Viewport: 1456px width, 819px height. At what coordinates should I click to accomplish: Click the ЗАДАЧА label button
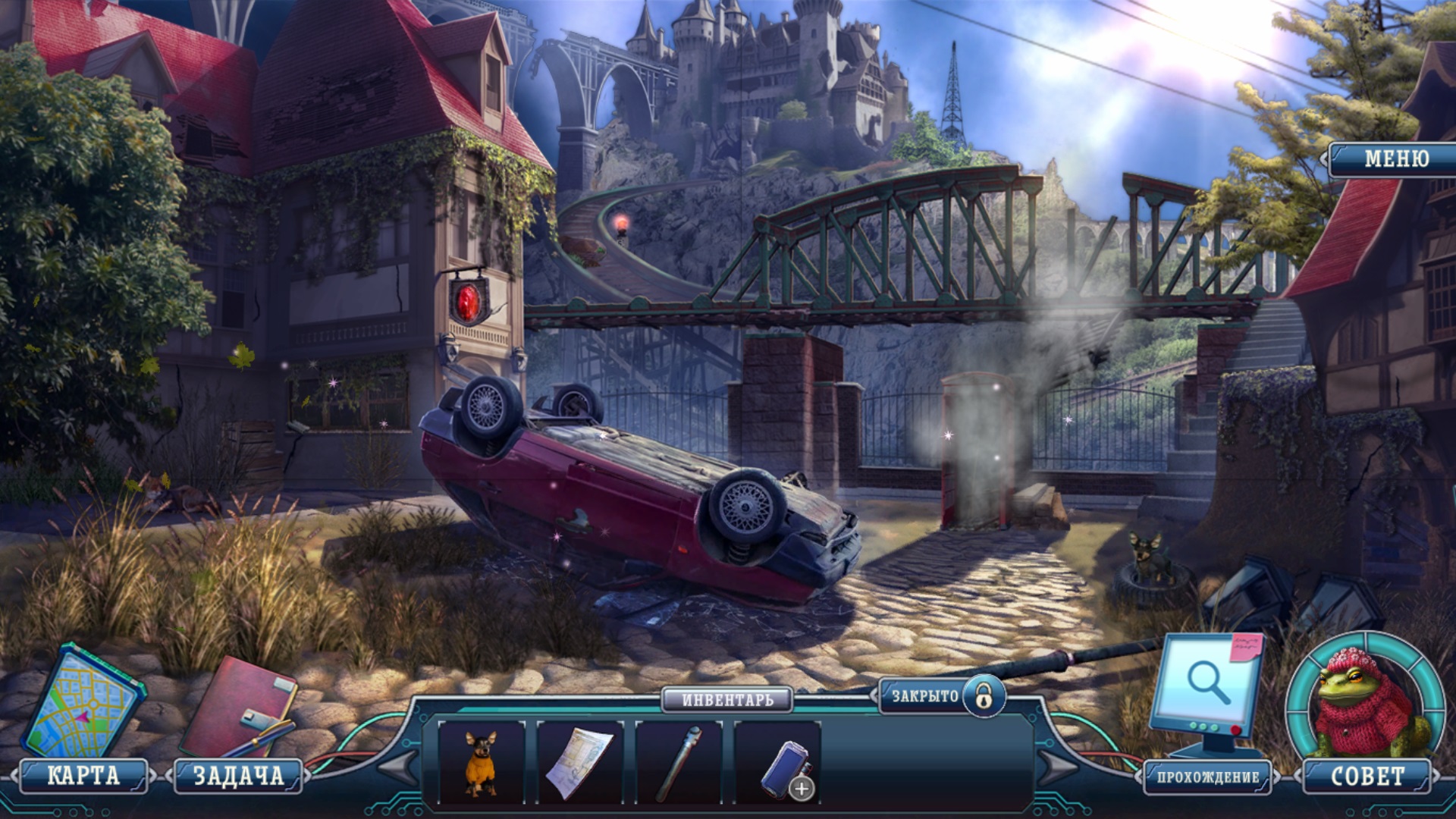[x=239, y=776]
